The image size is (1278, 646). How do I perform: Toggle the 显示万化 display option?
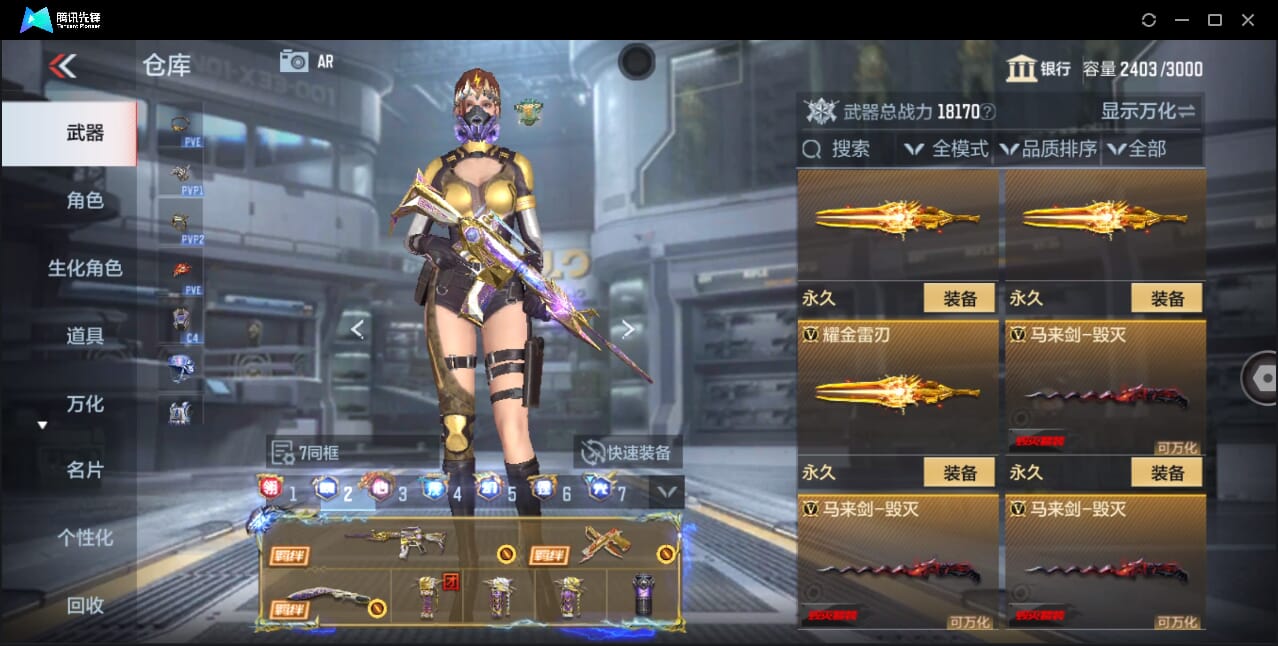coord(1148,111)
